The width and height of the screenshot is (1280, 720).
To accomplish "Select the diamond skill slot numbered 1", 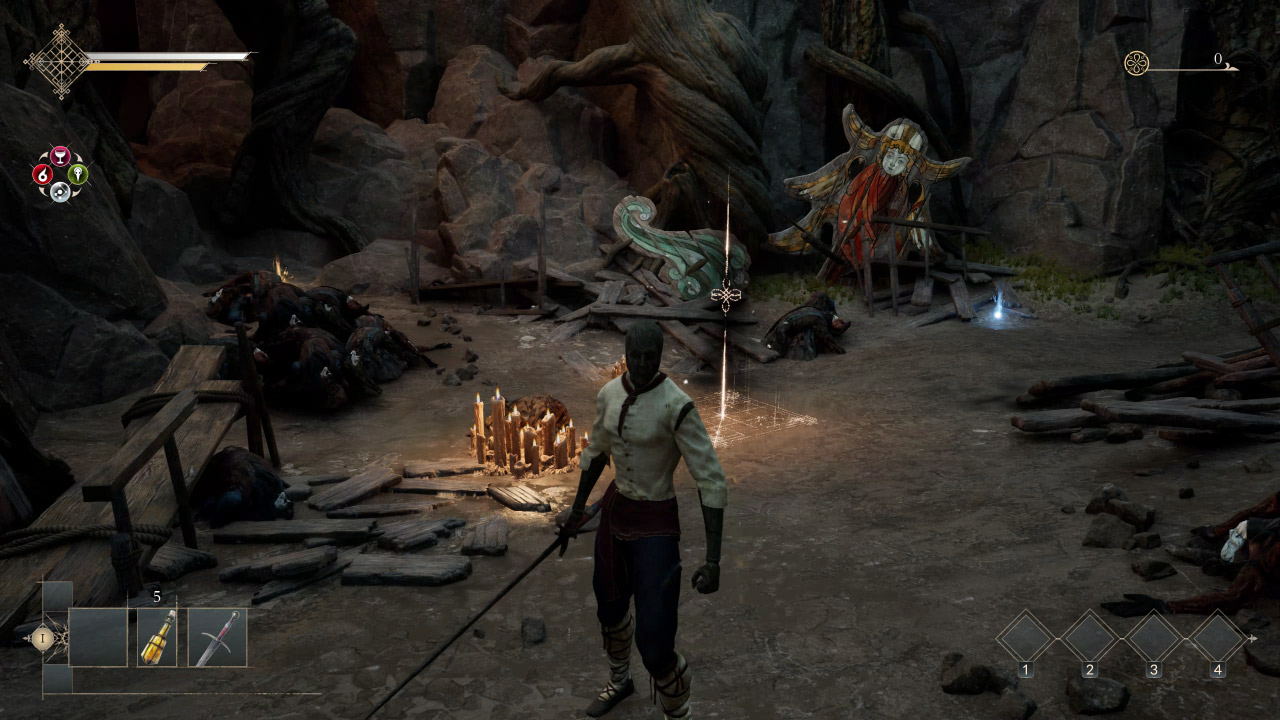I will pyautogui.click(x=1026, y=637).
